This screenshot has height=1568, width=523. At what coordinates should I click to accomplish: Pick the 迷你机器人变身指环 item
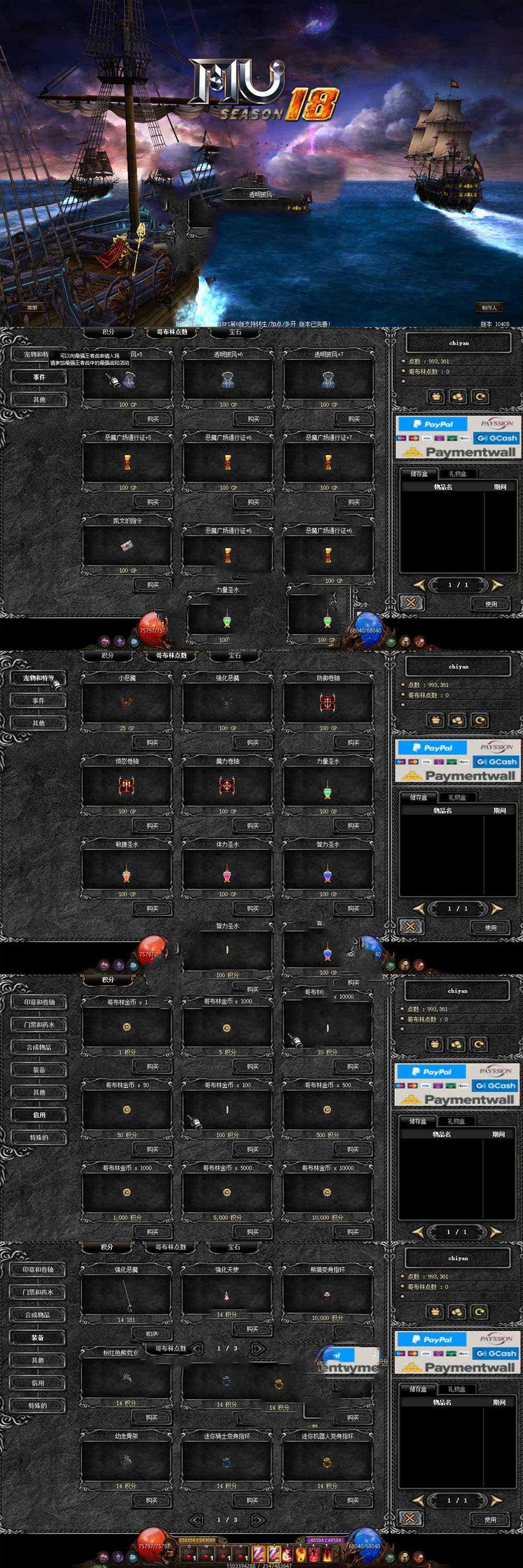click(327, 1461)
